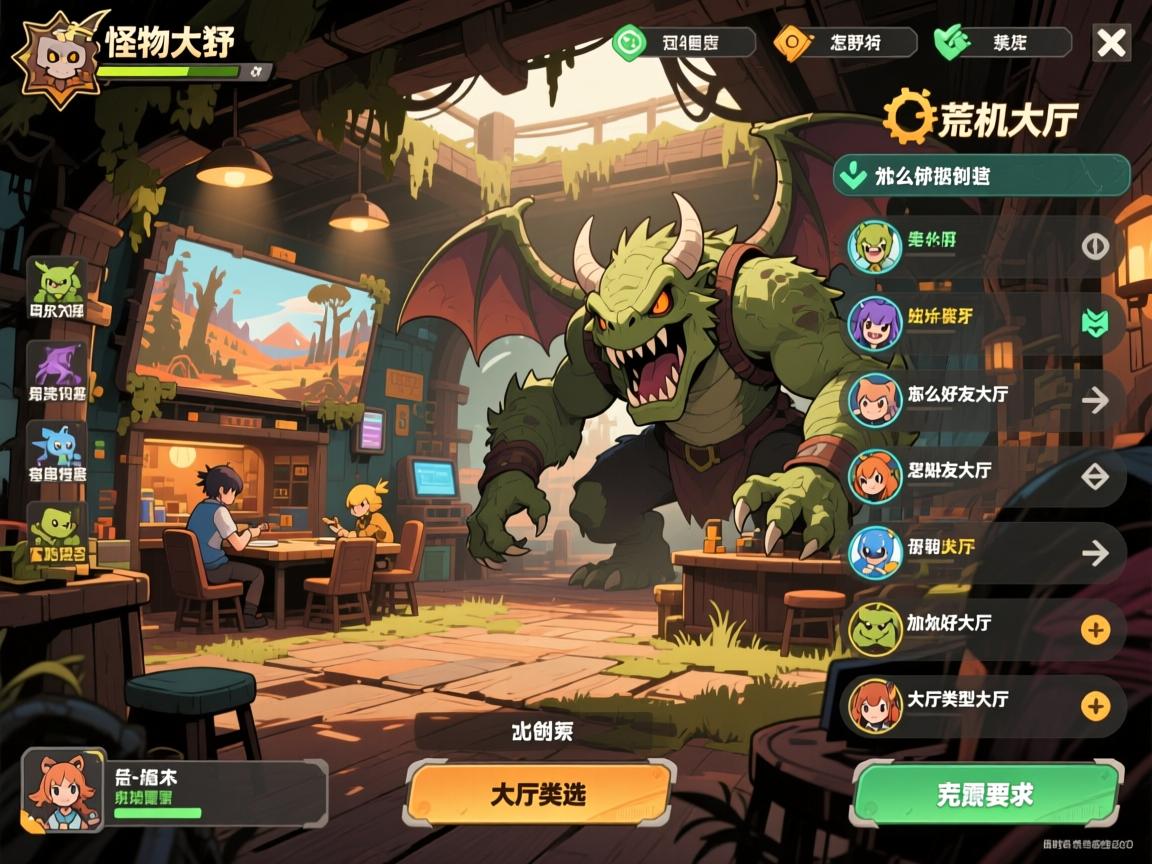Click the arrow on the blue-haired avatar row

point(1096,552)
